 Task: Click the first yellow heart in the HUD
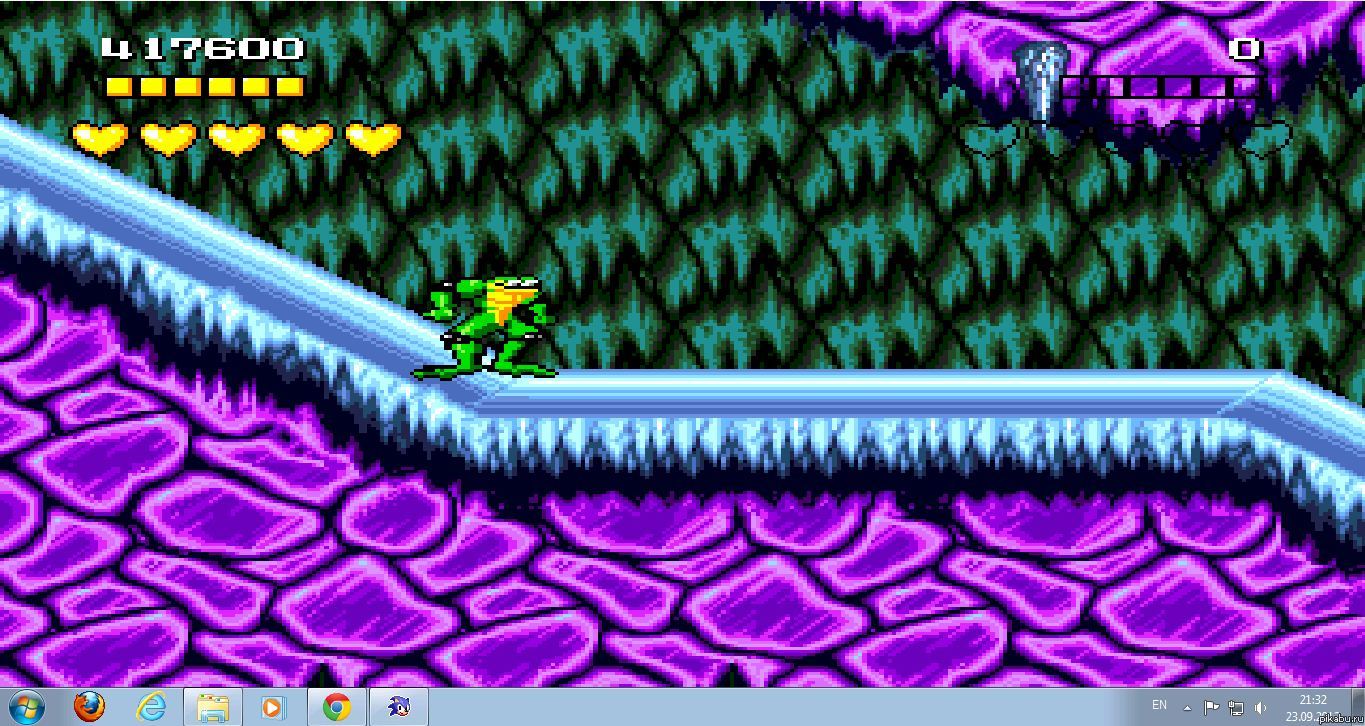(x=100, y=138)
